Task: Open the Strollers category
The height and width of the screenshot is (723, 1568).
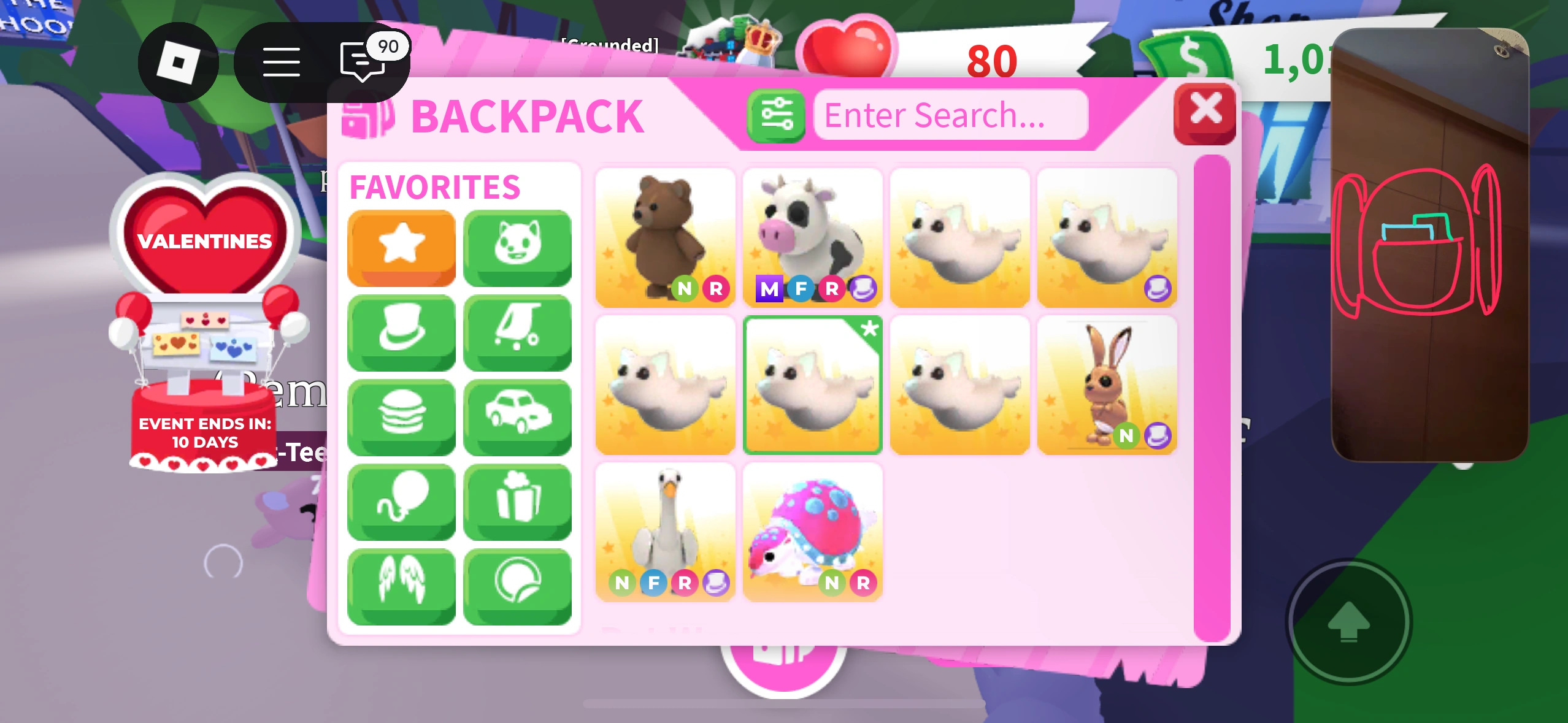Action: (x=517, y=332)
